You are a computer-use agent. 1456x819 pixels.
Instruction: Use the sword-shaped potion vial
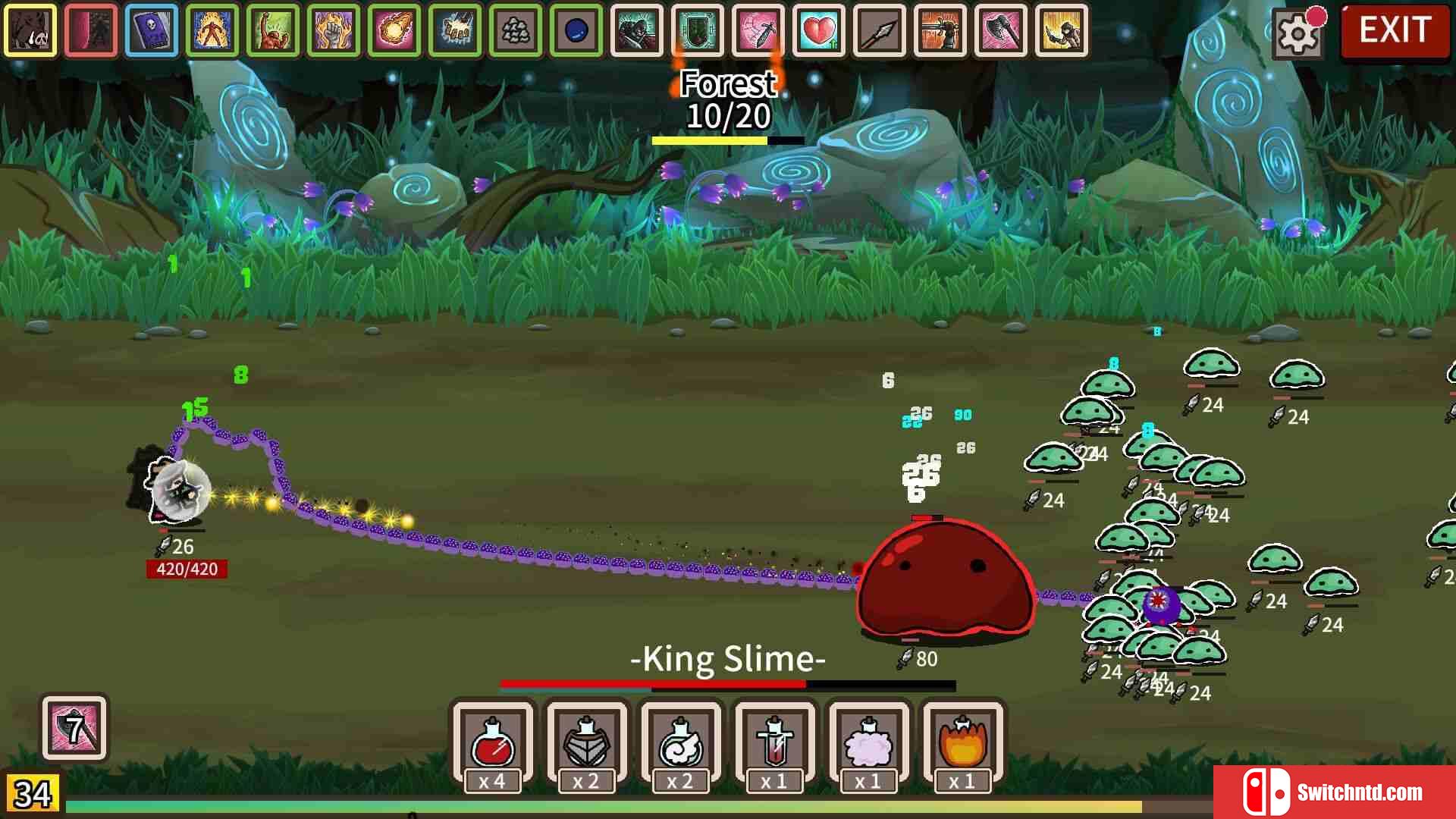click(774, 744)
